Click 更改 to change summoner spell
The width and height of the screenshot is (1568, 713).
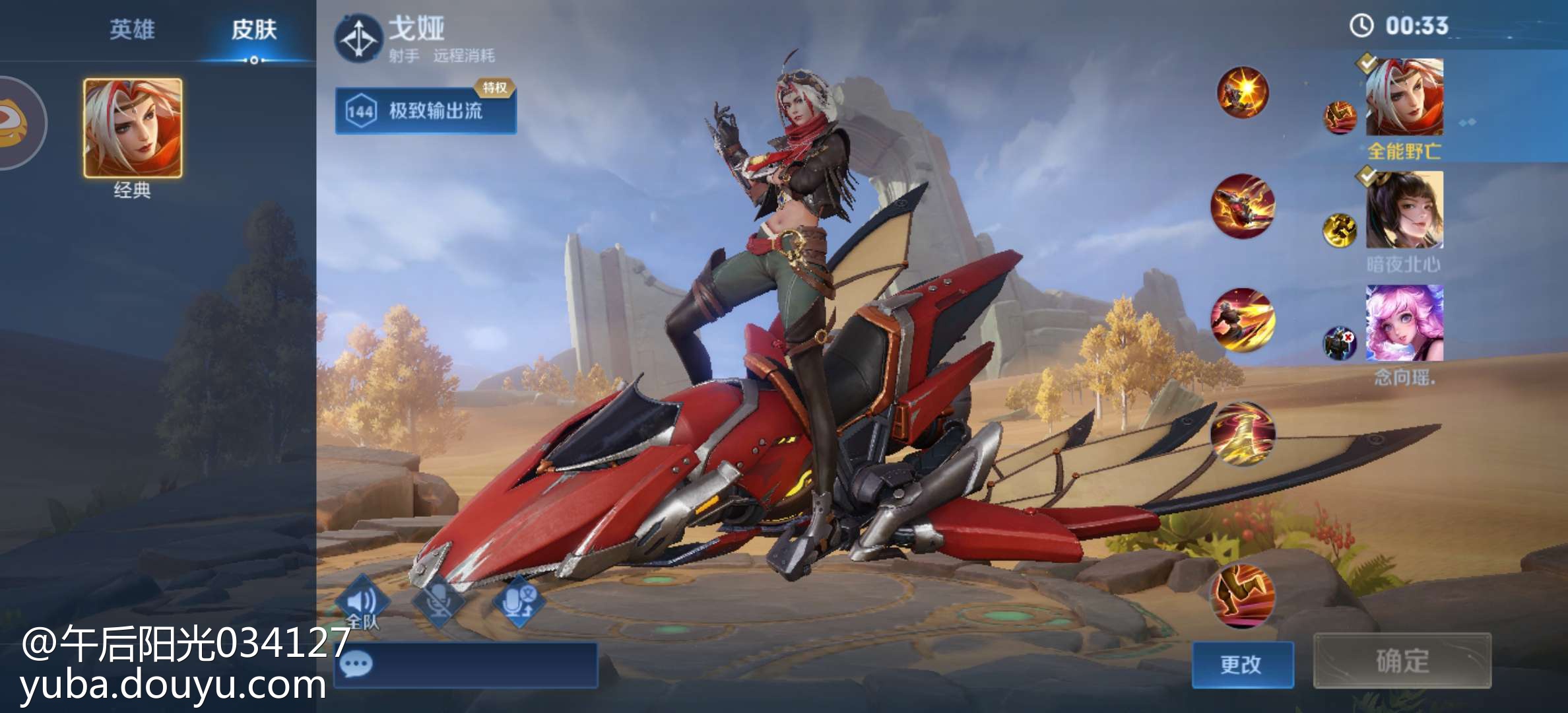(1242, 664)
